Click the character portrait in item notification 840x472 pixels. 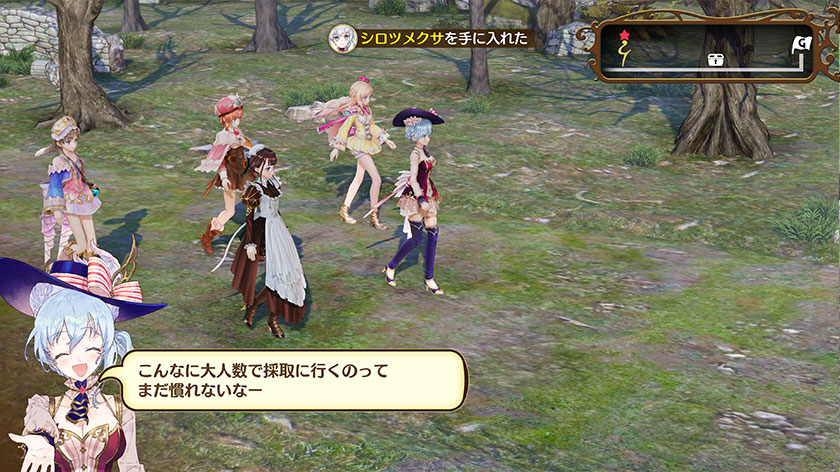[x=343, y=38]
